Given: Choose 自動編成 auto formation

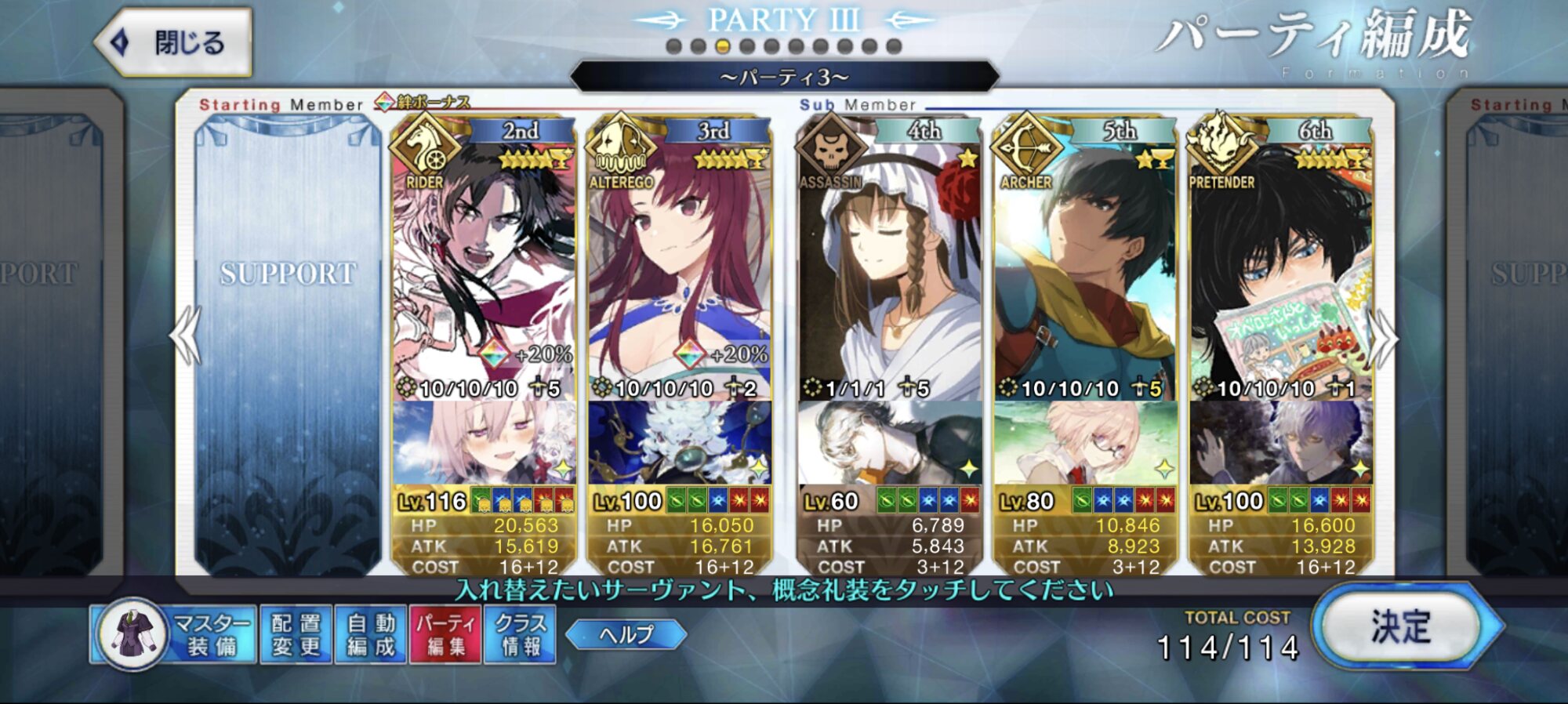Looking at the screenshot, I should [371, 634].
